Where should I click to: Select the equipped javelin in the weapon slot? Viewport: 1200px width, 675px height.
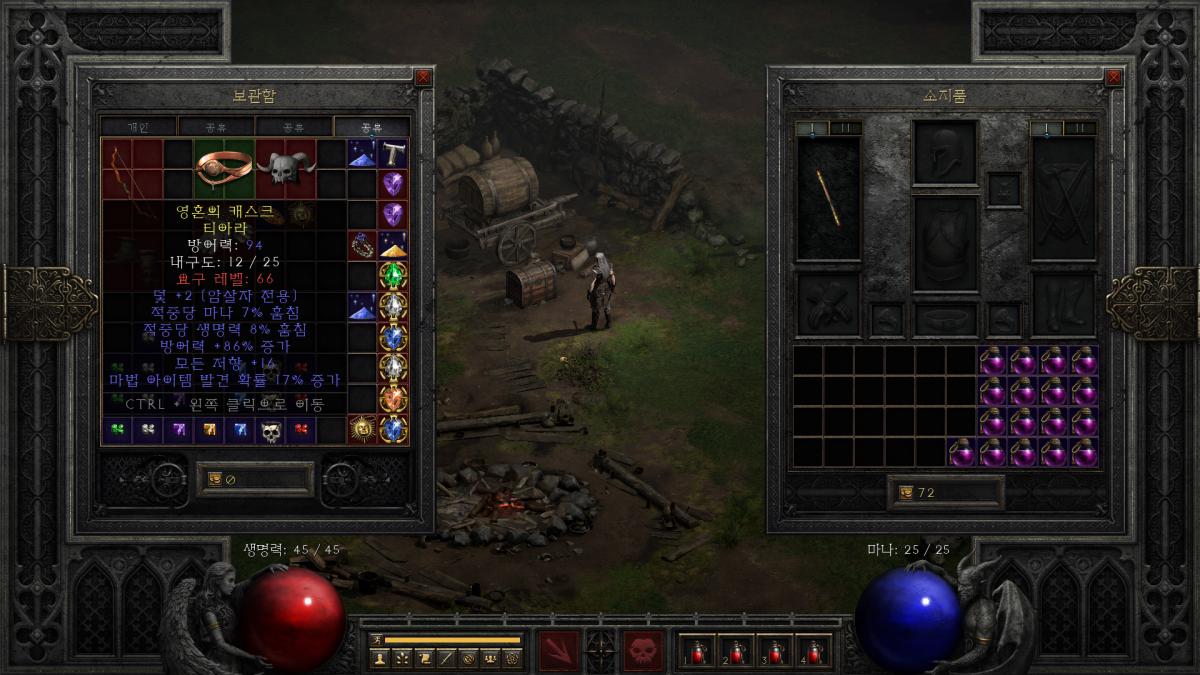pyautogui.click(x=828, y=198)
